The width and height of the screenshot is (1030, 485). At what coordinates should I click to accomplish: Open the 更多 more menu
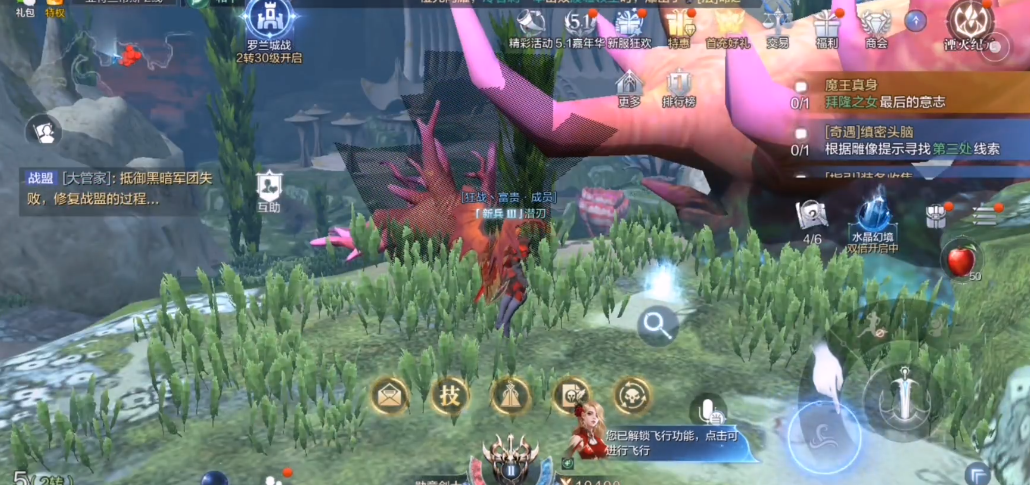click(x=629, y=87)
